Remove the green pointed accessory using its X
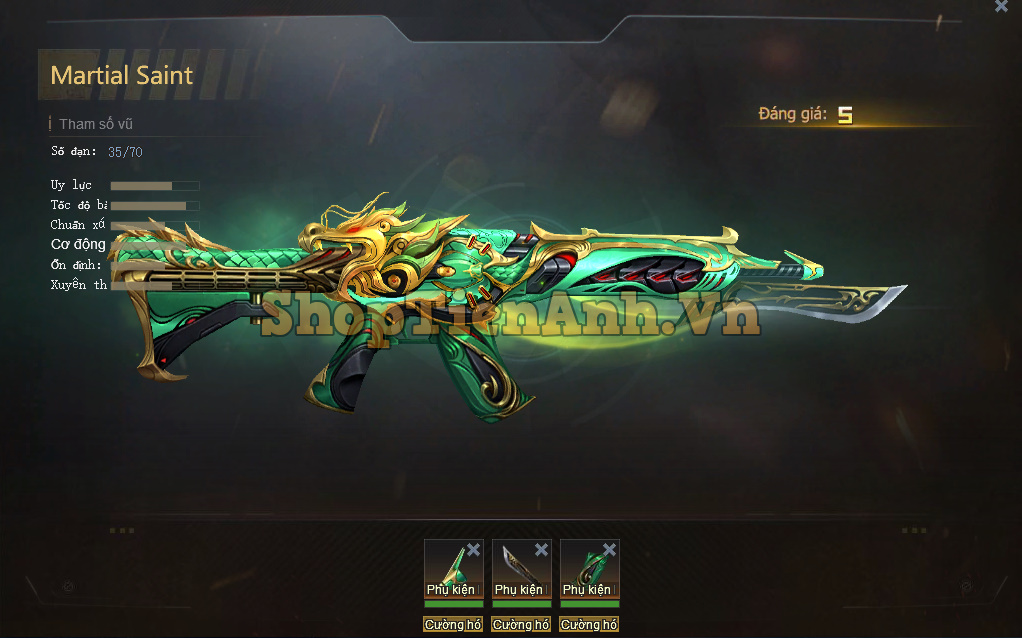The image size is (1022, 638). (473, 550)
